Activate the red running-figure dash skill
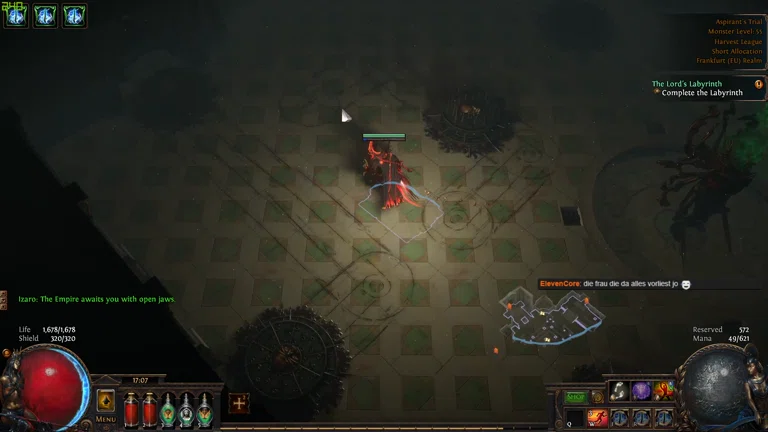Image resolution: width=768 pixels, height=432 pixels. (598, 418)
